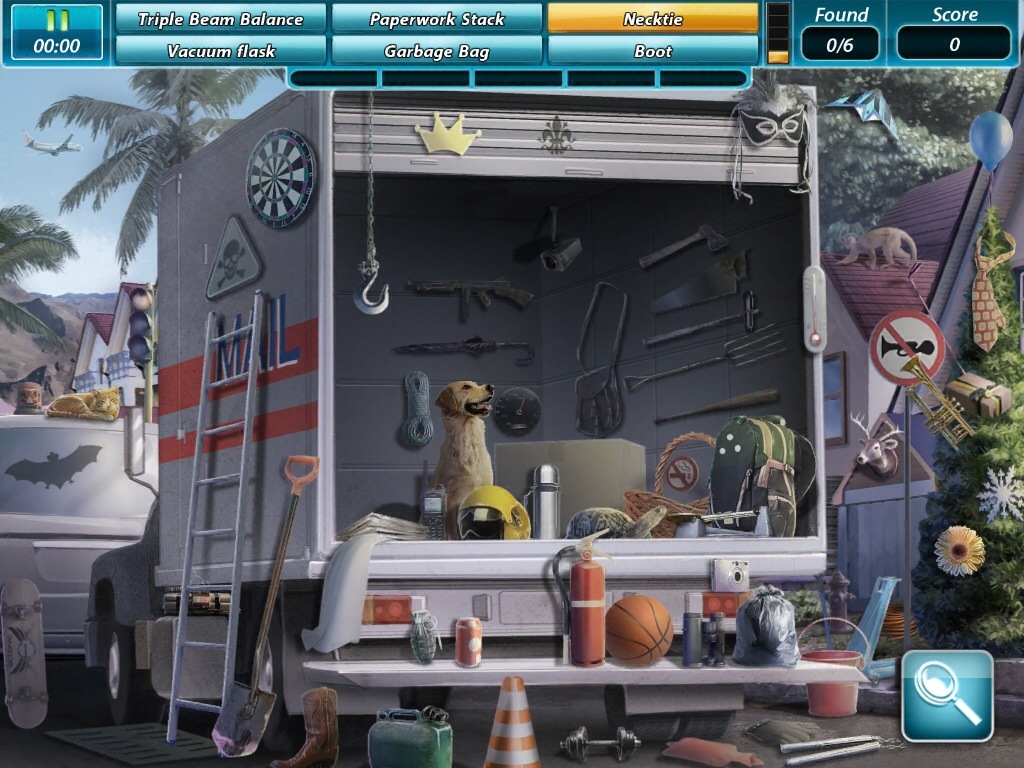Pick the Garbage Bag list entry

click(x=437, y=51)
